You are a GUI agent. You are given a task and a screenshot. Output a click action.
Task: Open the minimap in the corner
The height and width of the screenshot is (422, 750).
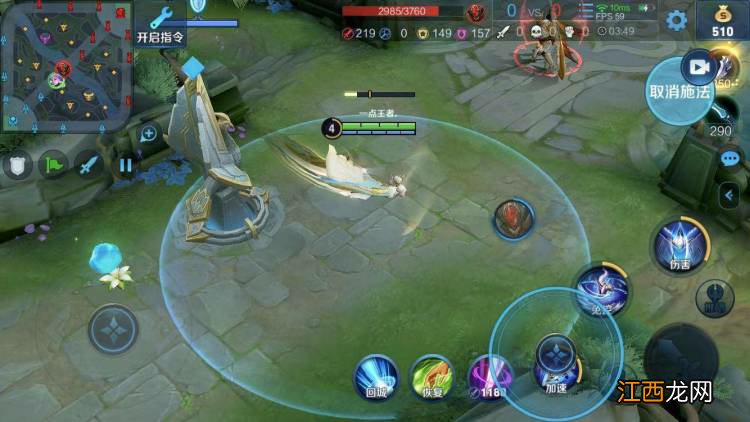[x=66, y=66]
